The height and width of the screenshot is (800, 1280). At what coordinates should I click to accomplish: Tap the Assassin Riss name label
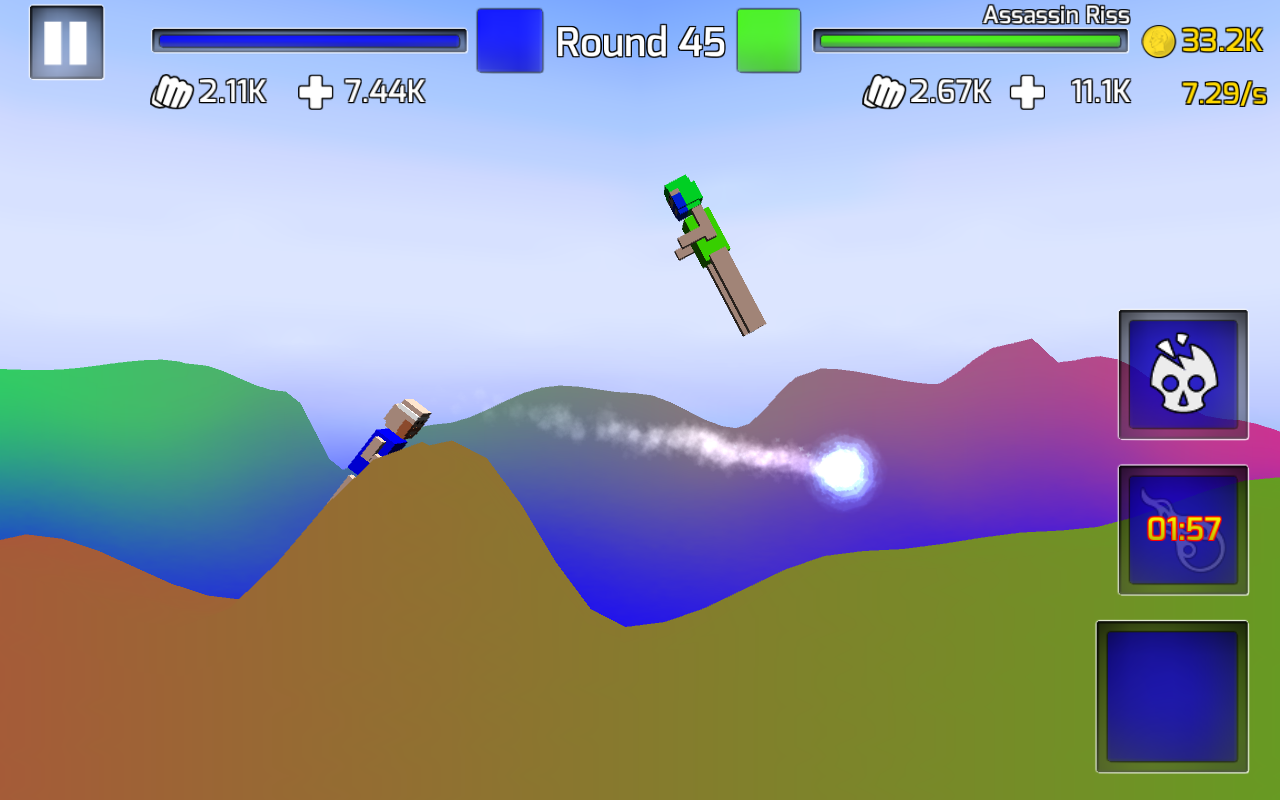coord(1055,15)
